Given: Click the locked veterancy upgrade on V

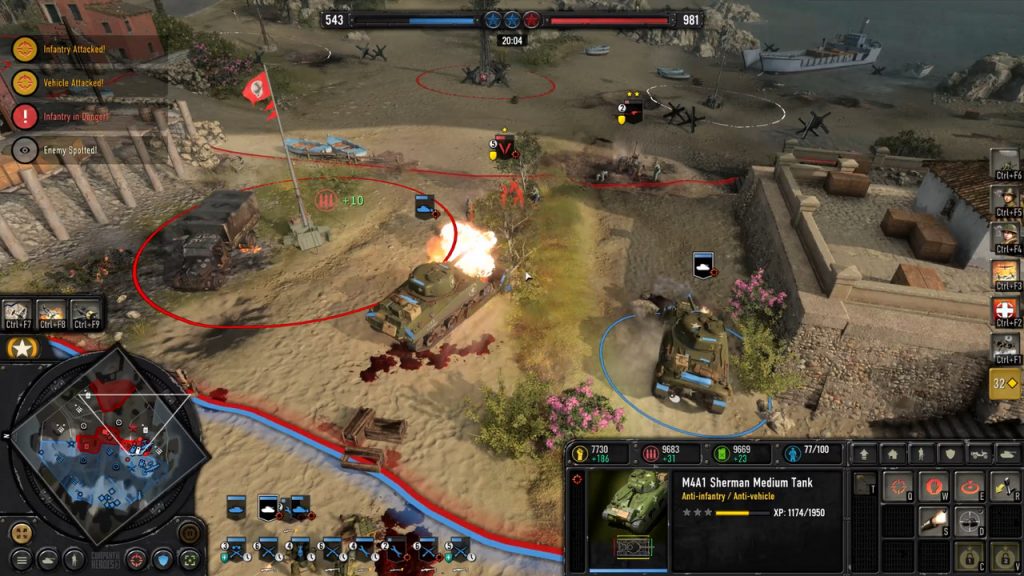Looking at the screenshot, I should coord(1003,556).
